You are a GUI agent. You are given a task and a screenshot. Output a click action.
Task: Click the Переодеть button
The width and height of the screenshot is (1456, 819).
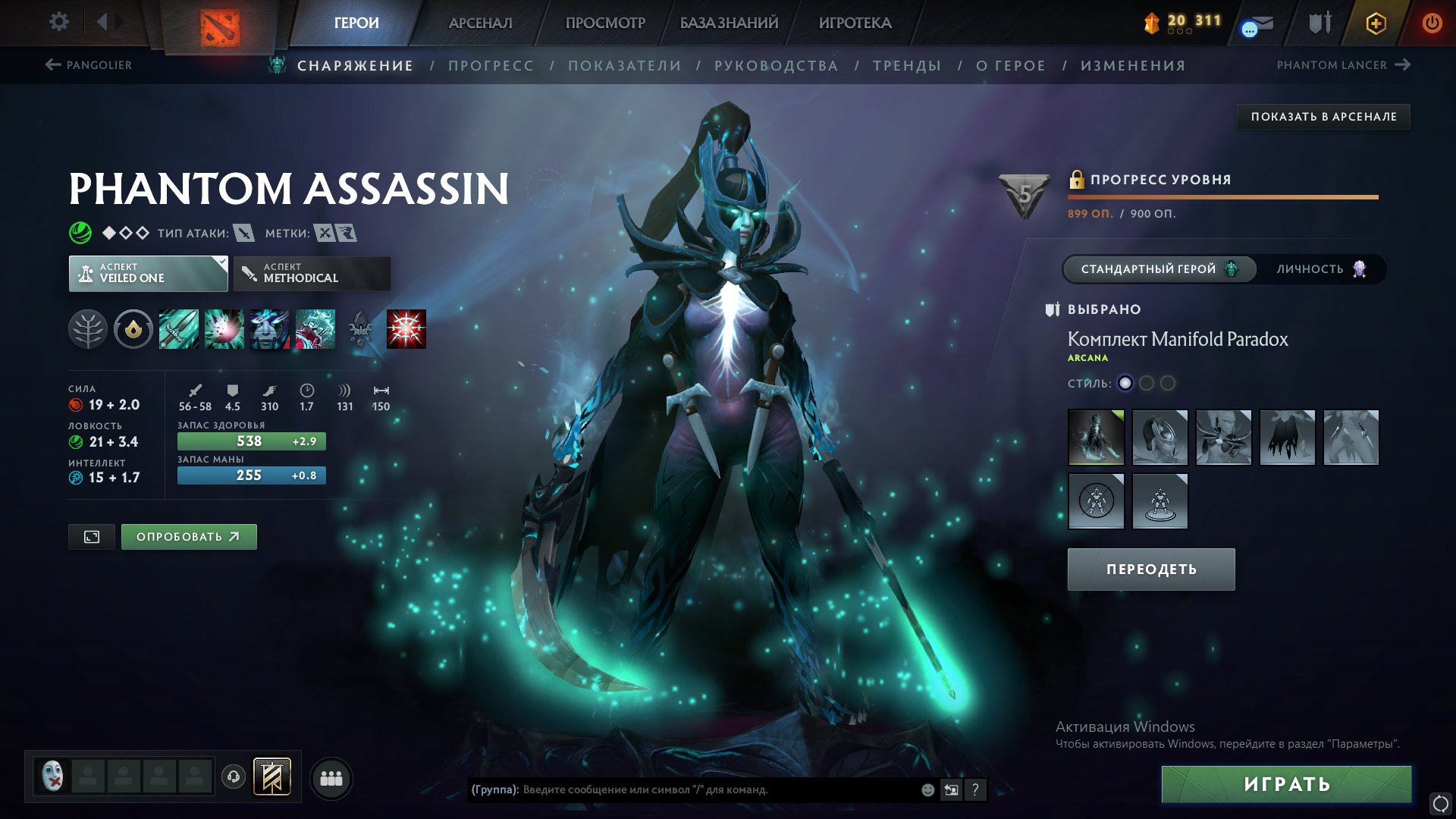tap(1150, 570)
